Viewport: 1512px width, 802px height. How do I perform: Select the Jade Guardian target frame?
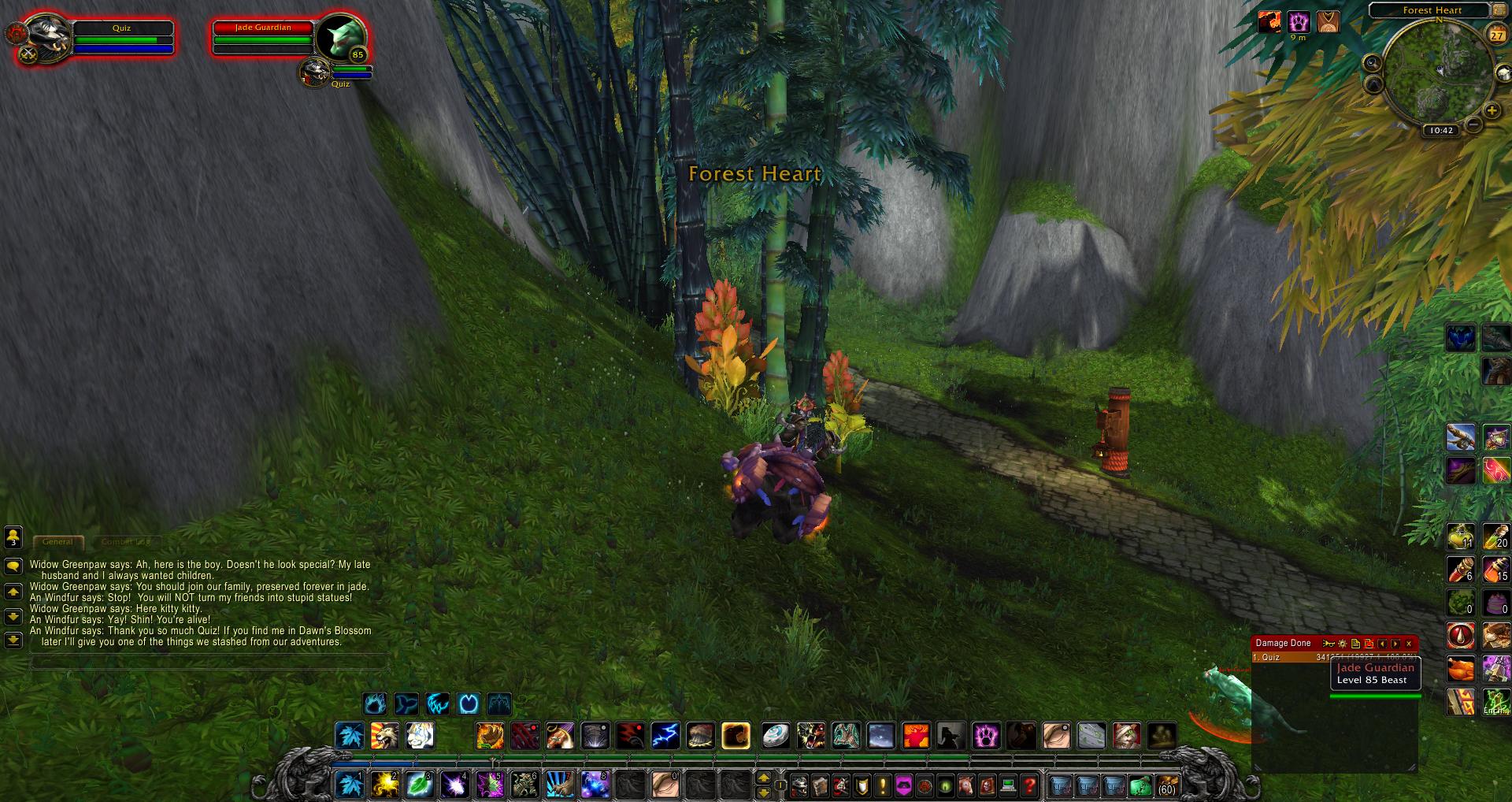click(263, 38)
